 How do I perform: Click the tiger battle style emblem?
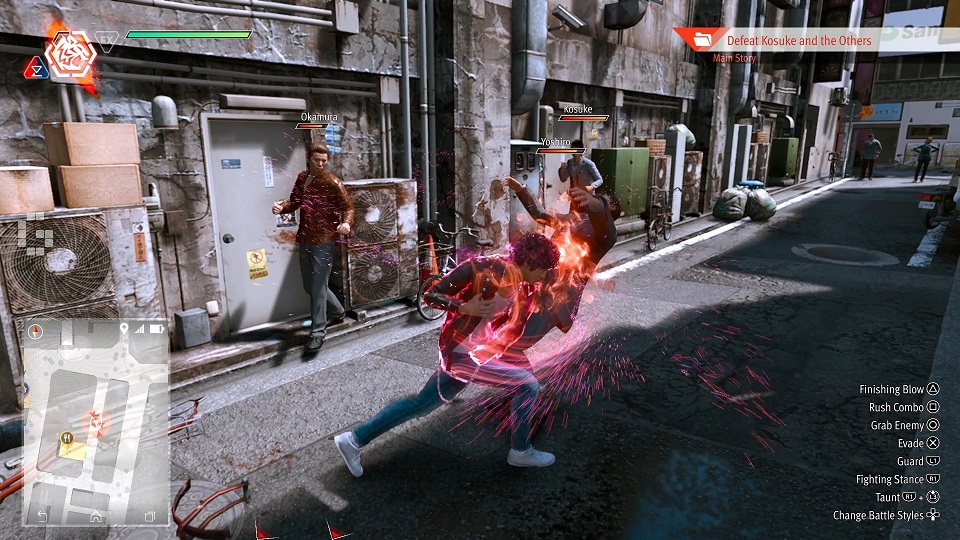click(71, 54)
